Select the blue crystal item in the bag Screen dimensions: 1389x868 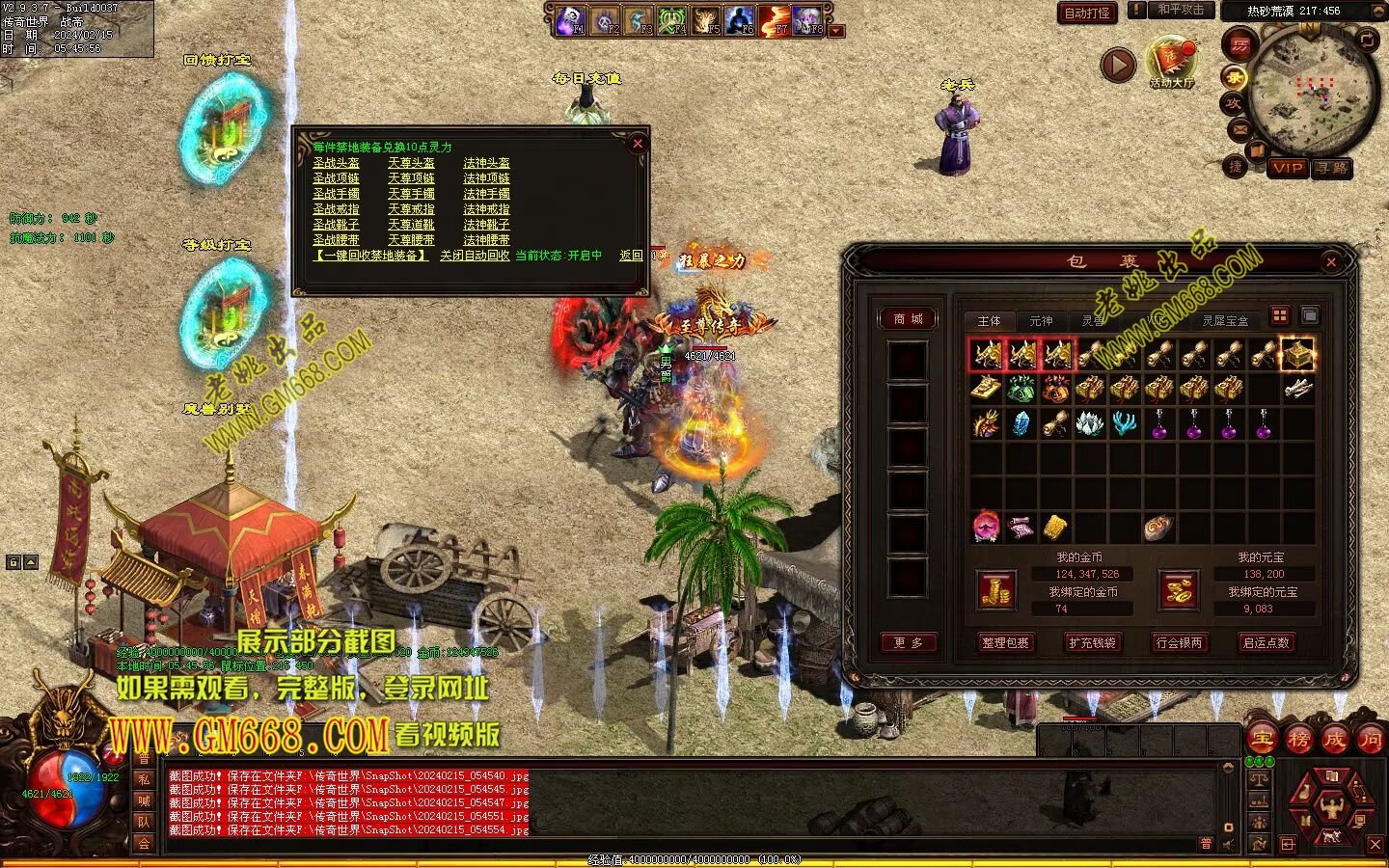[1021, 423]
